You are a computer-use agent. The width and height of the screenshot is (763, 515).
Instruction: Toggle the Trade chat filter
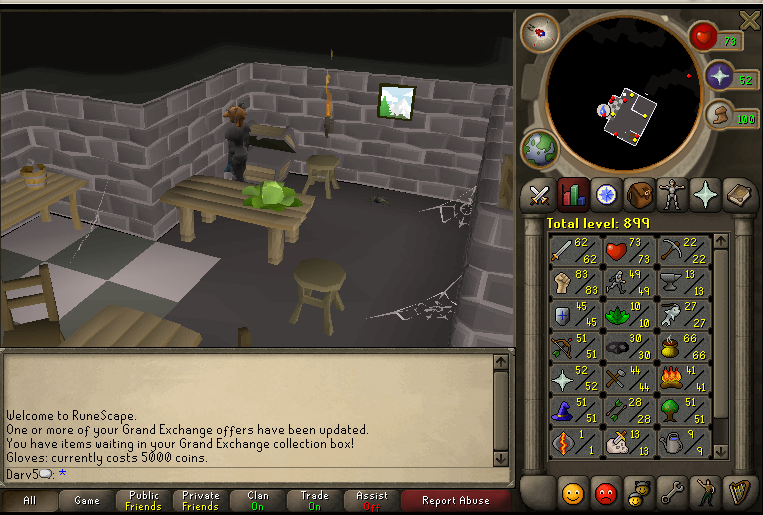coord(315,501)
